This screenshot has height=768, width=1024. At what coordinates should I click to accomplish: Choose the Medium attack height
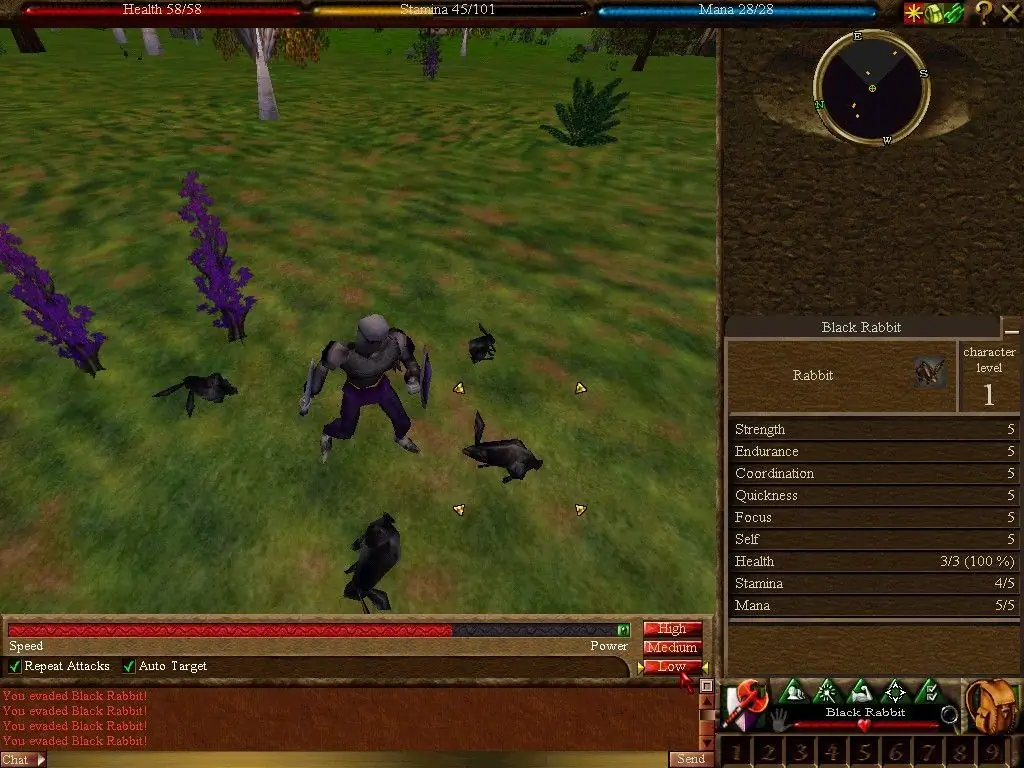coord(672,647)
